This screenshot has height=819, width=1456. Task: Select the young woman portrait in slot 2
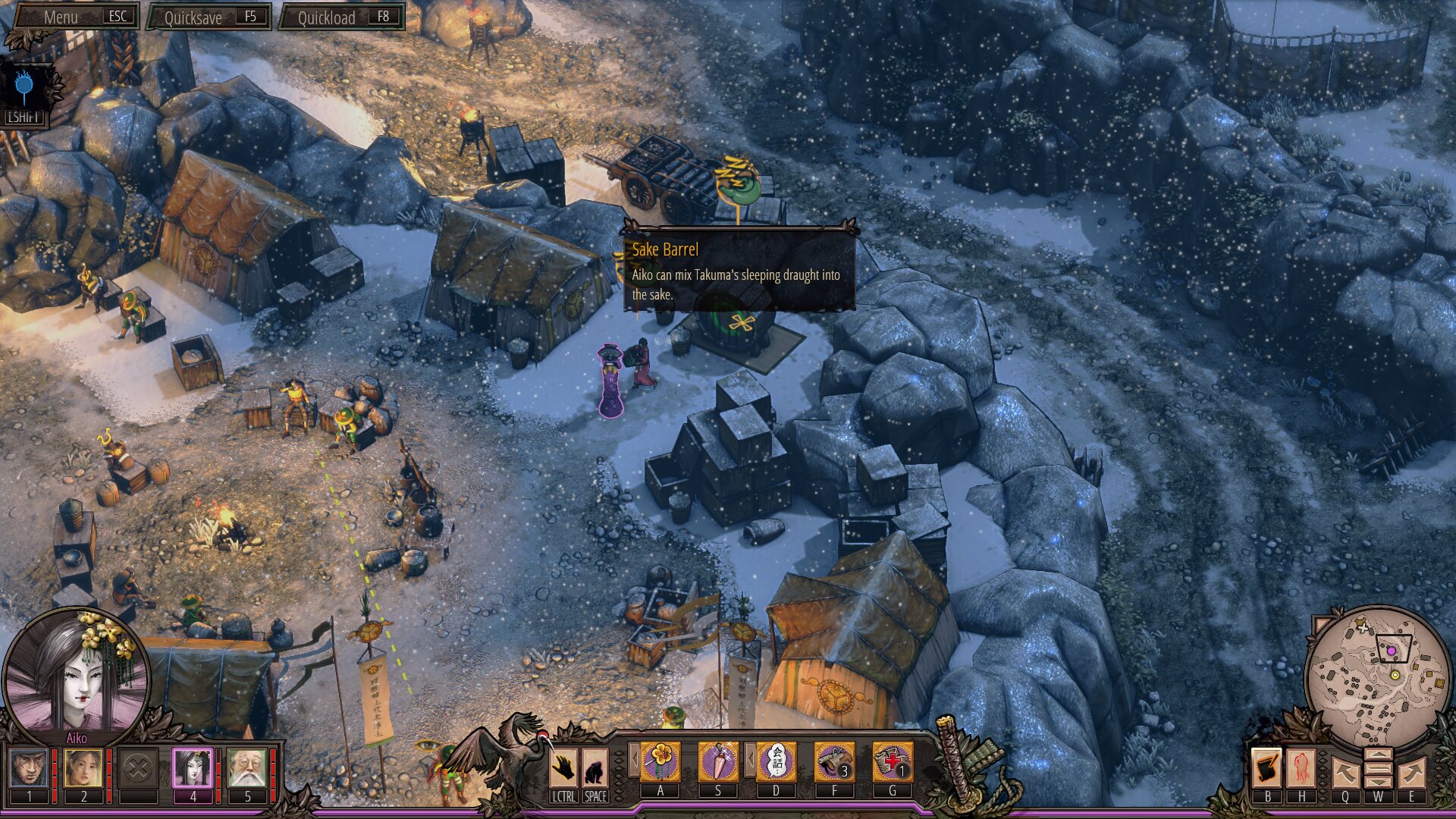pyautogui.click(x=83, y=768)
